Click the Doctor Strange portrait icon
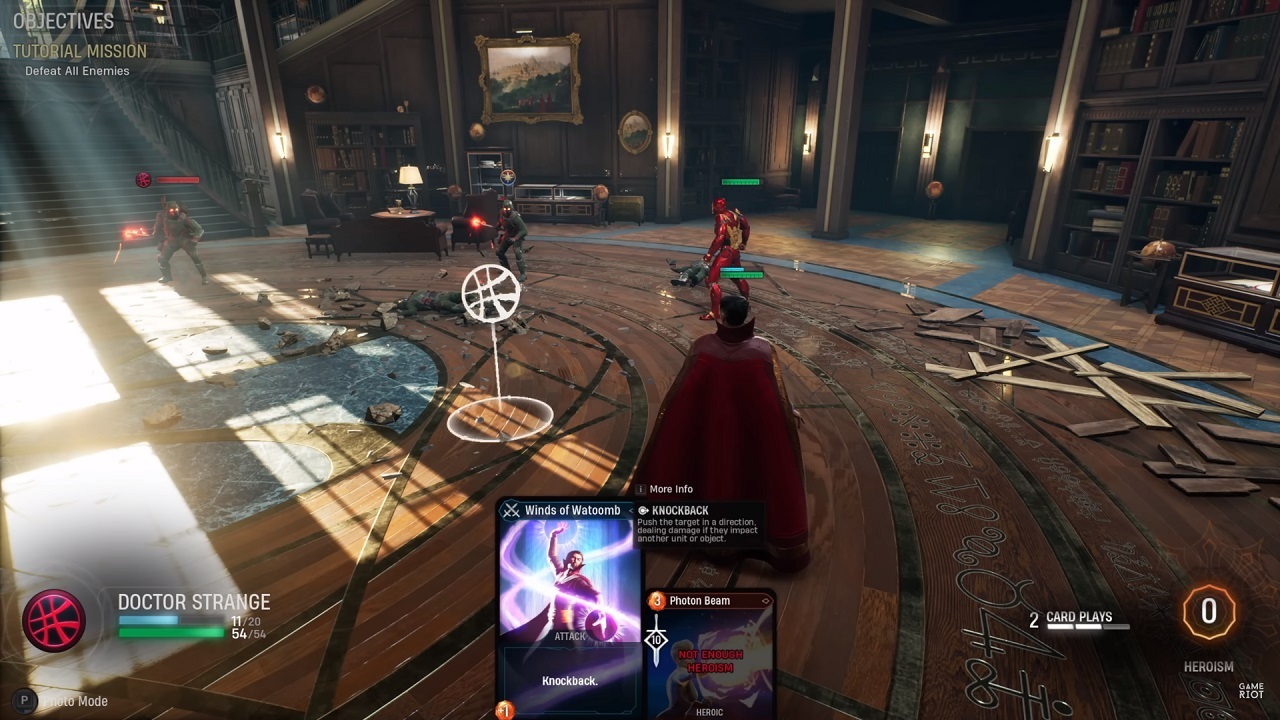The height and width of the screenshot is (720, 1280). pos(54,620)
